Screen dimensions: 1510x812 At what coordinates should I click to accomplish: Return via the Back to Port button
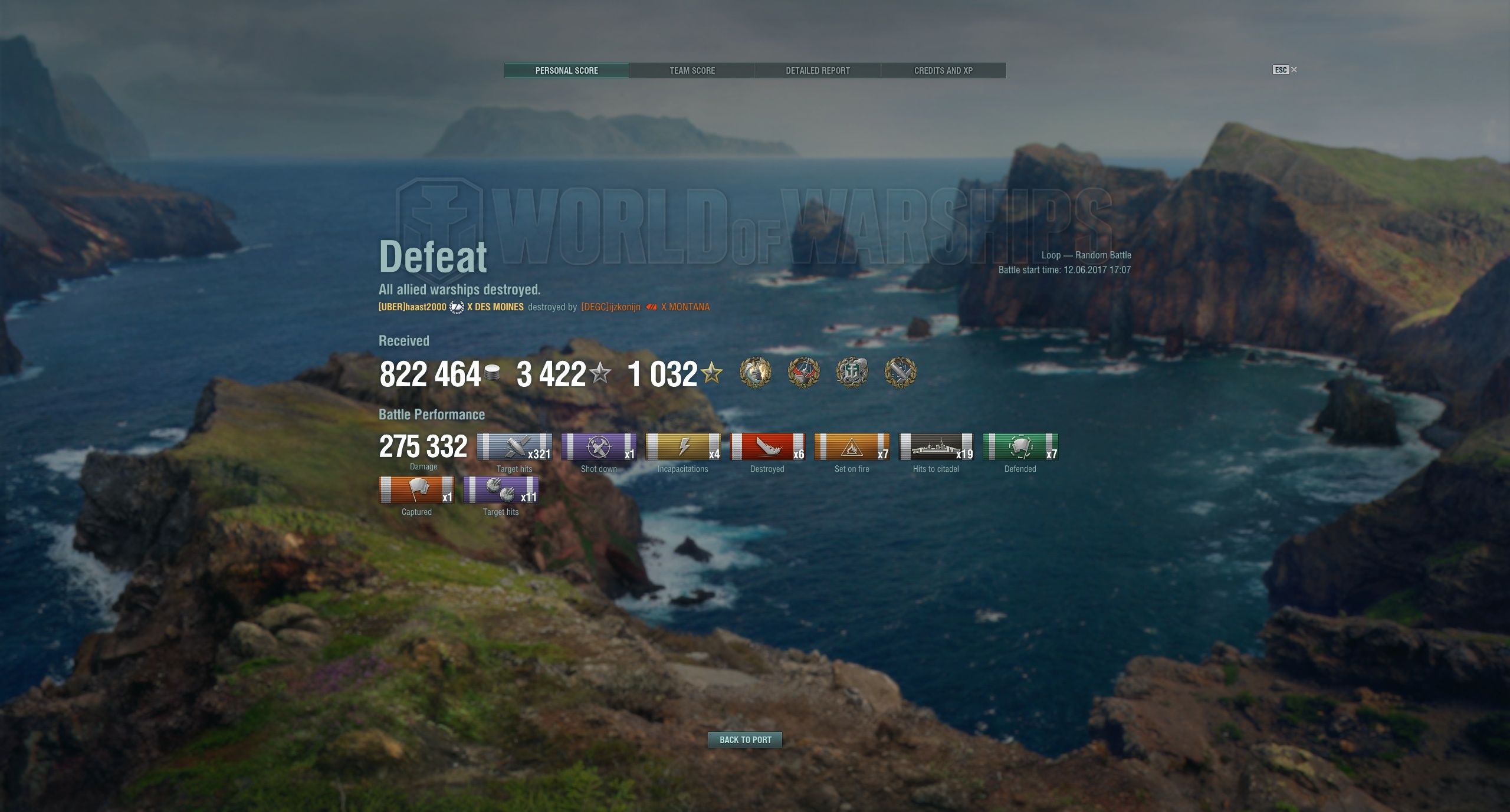pyautogui.click(x=745, y=739)
